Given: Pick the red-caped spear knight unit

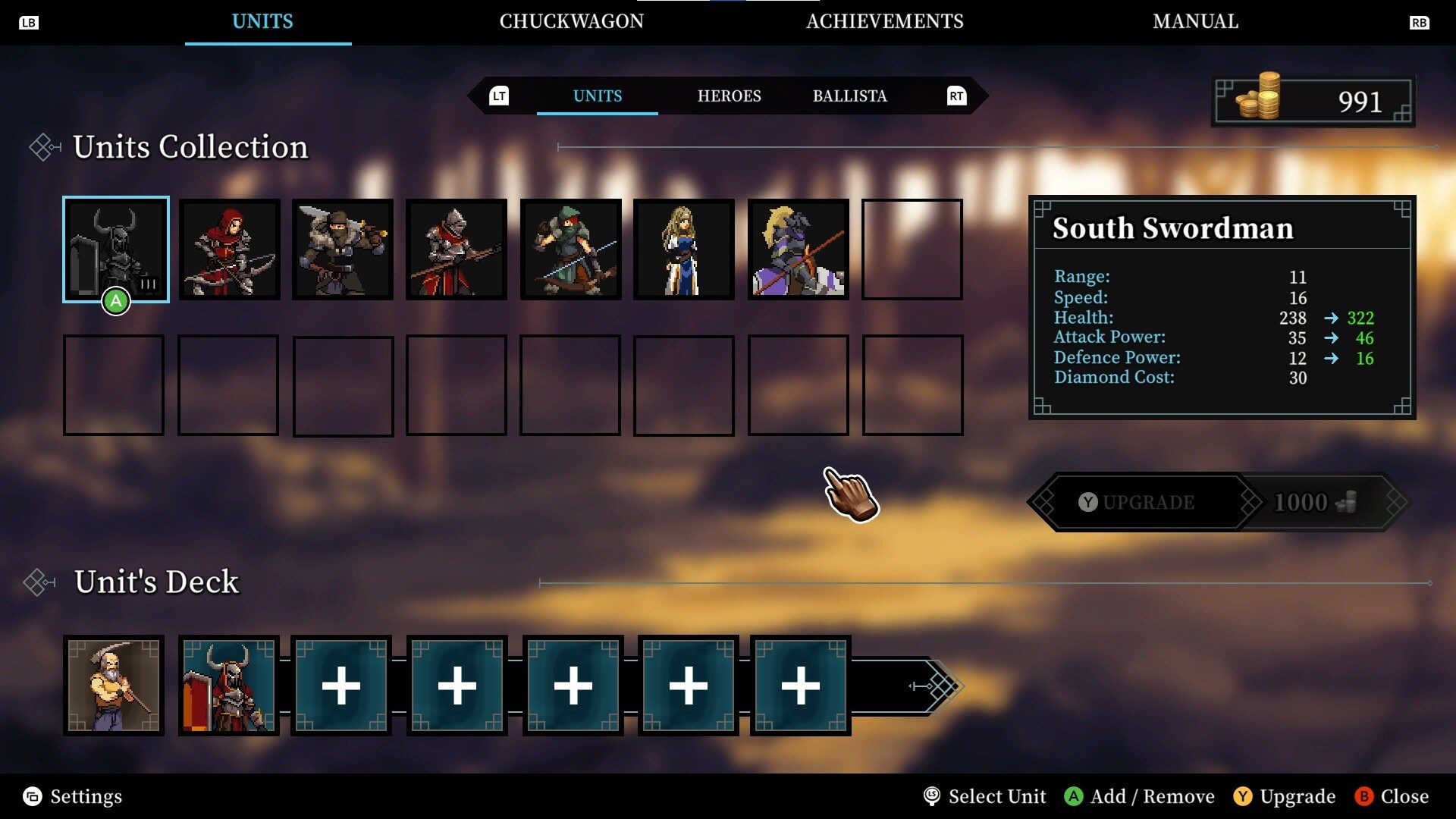Looking at the screenshot, I should point(457,249).
